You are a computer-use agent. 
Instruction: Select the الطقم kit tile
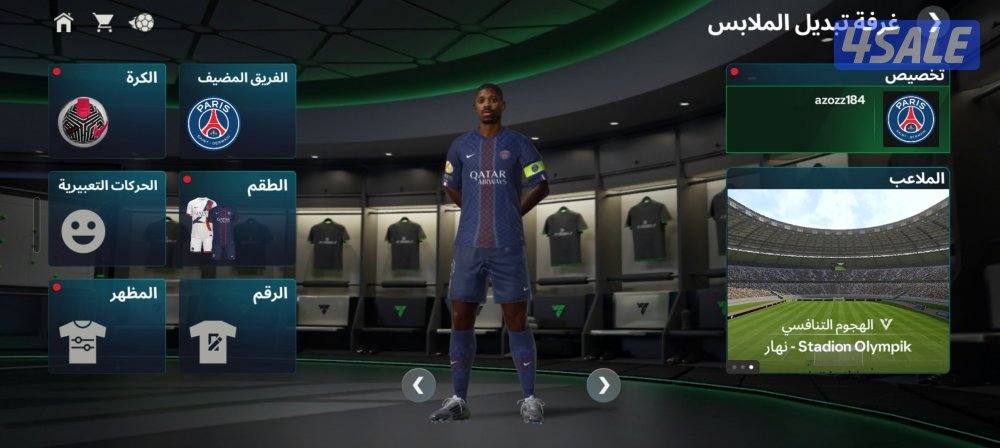tap(237, 218)
